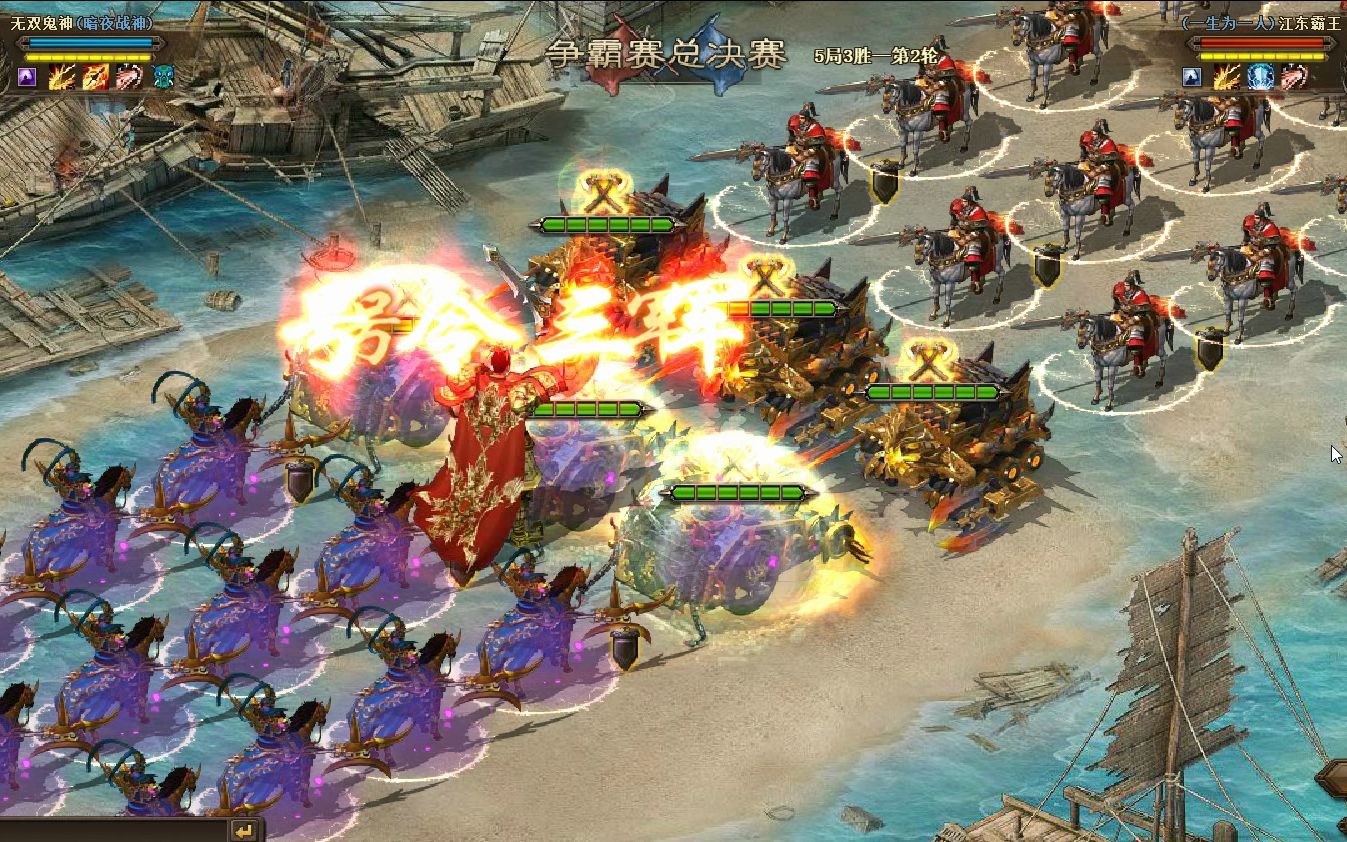The height and width of the screenshot is (842, 1347).
Task: Select the blue ice shield skill icon
Action: [x=1260, y=77]
